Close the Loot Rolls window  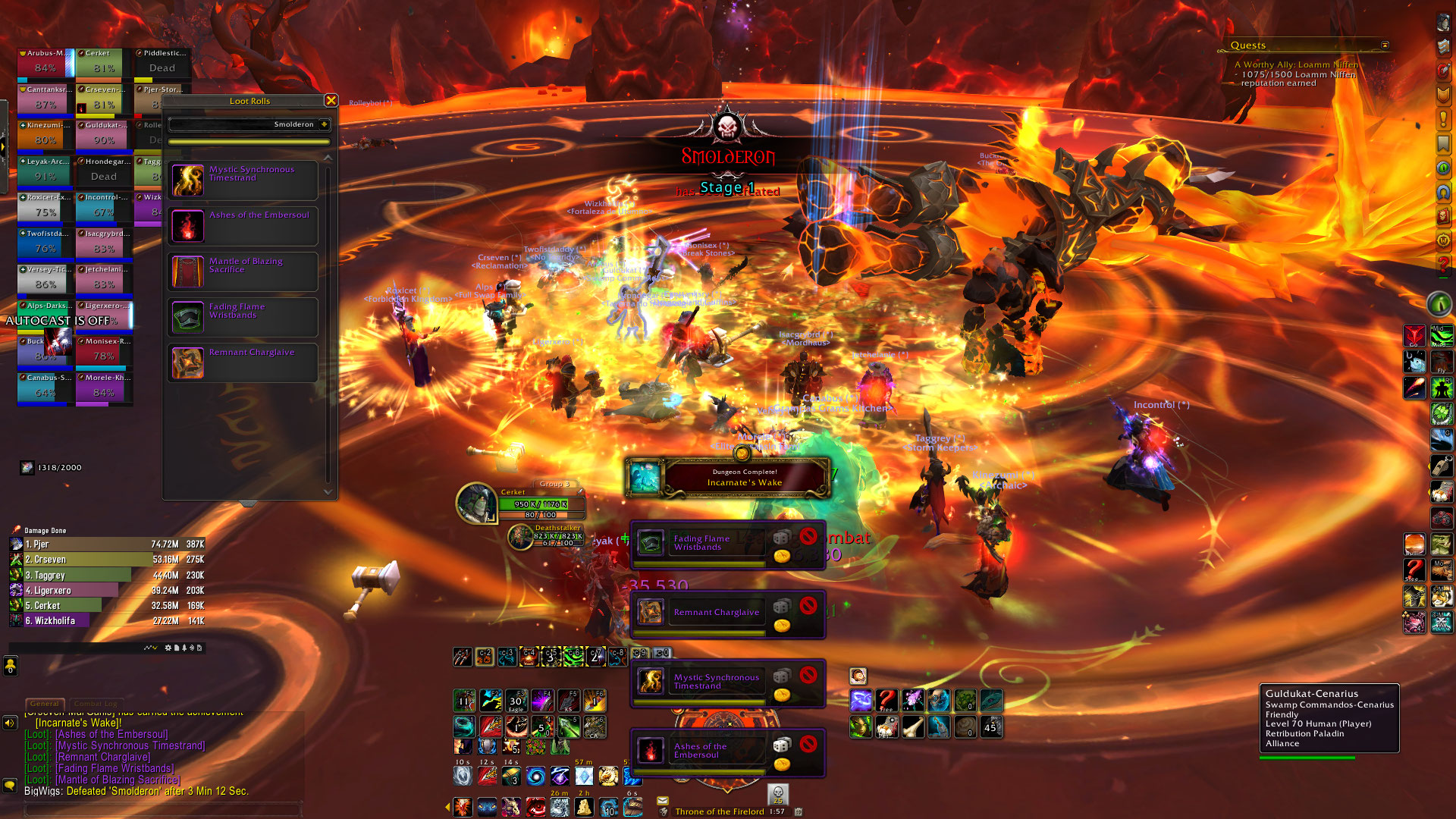click(x=331, y=101)
